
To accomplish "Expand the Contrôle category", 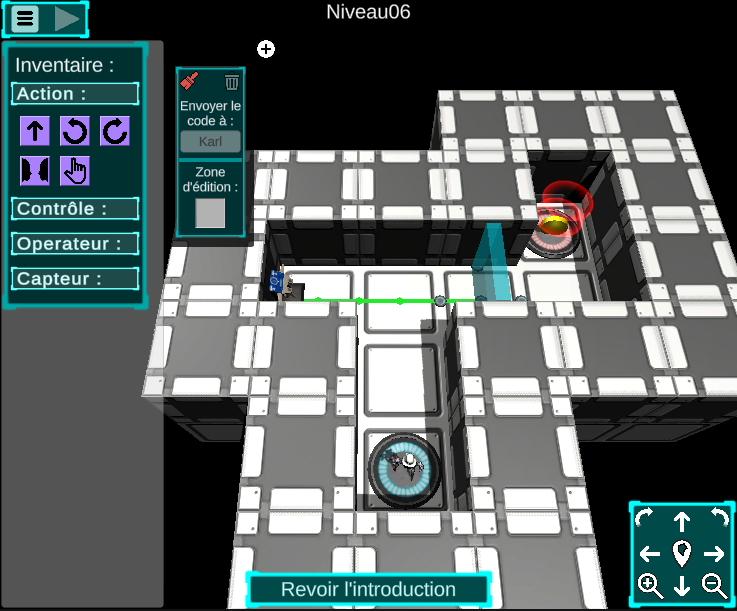I will pos(75,209).
